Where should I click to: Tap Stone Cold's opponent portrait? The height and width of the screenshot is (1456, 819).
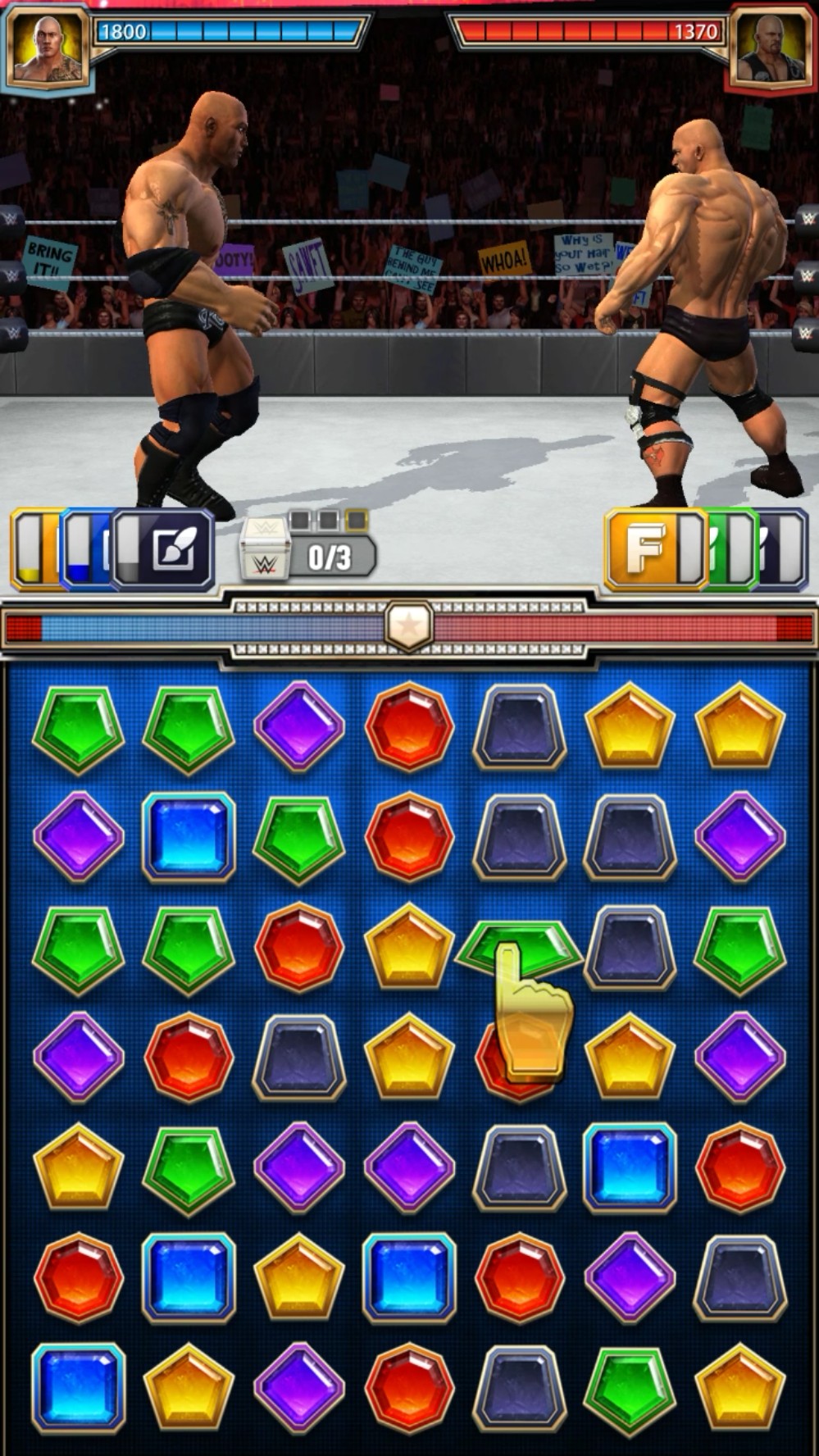(771, 48)
